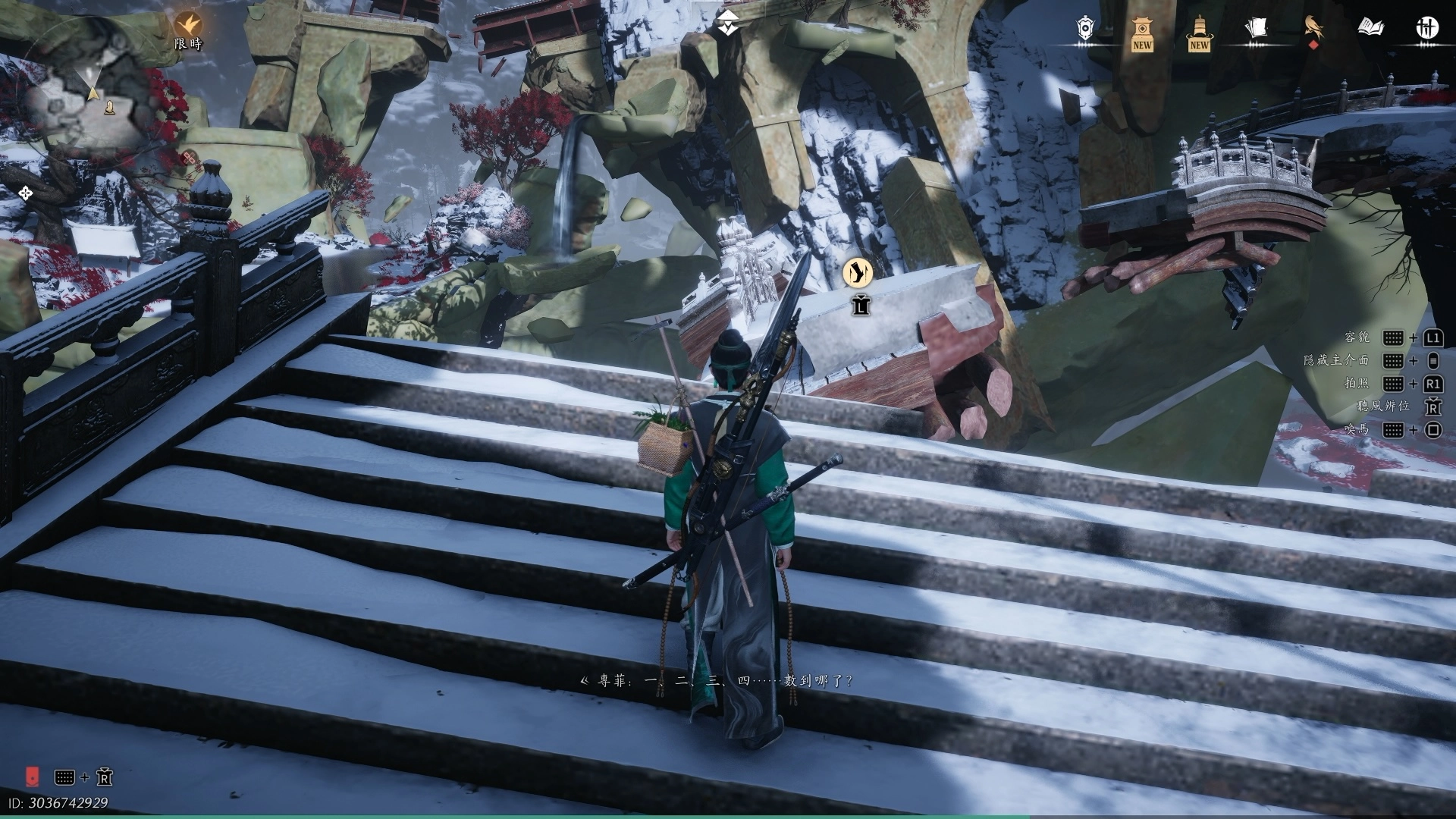
Task: Click the red tag icon in the bottom-left corner
Action: (33, 776)
